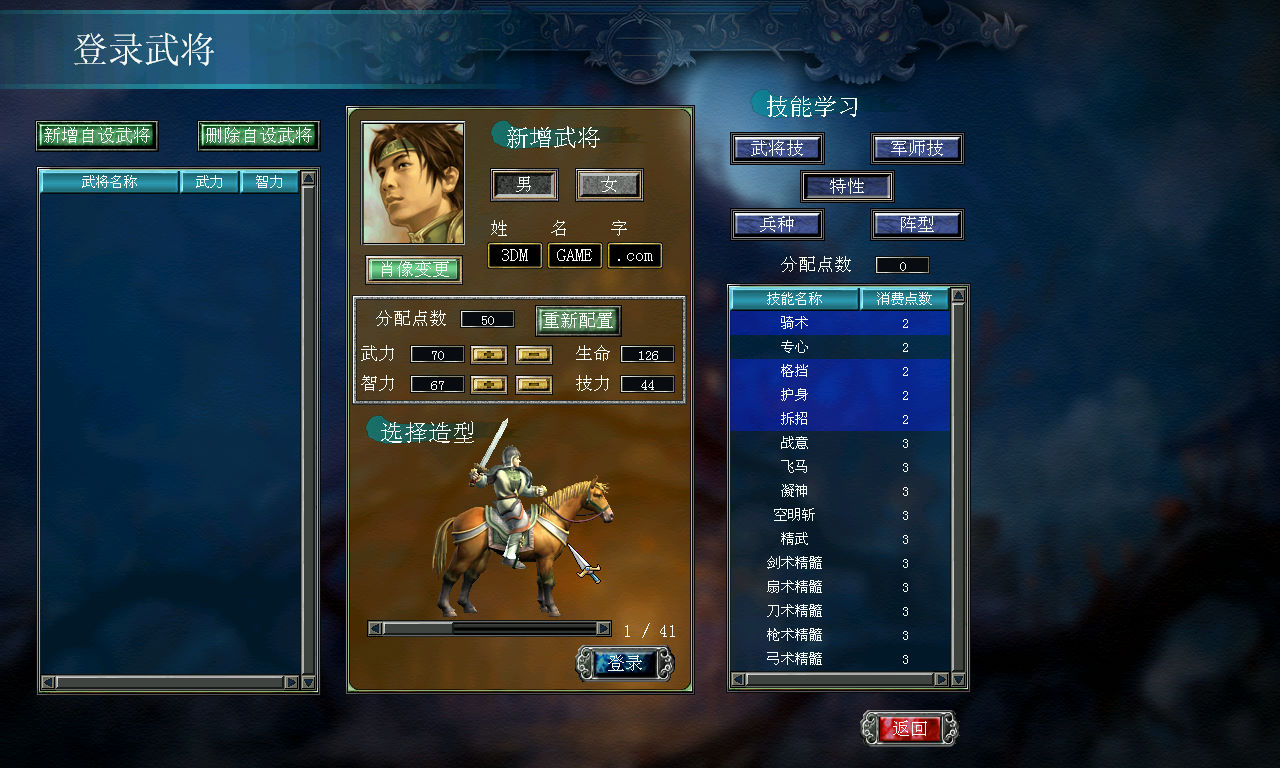Select the 男 gender option

pyautogui.click(x=524, y=185)
